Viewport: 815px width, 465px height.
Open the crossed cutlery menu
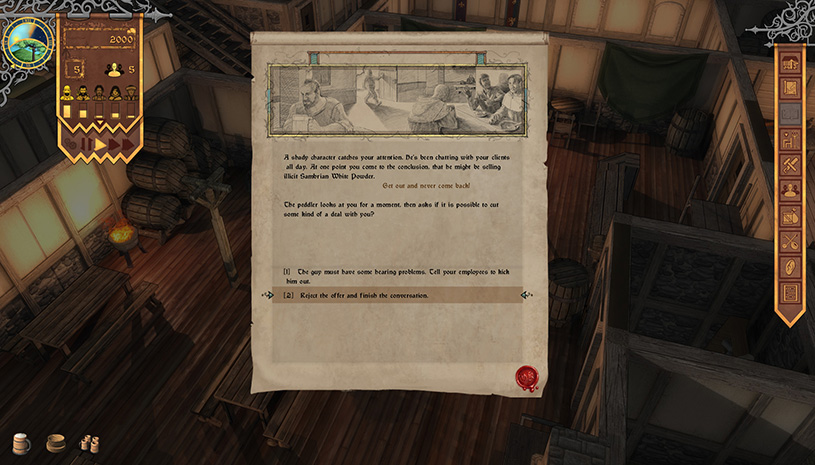(x=790, y=242)
